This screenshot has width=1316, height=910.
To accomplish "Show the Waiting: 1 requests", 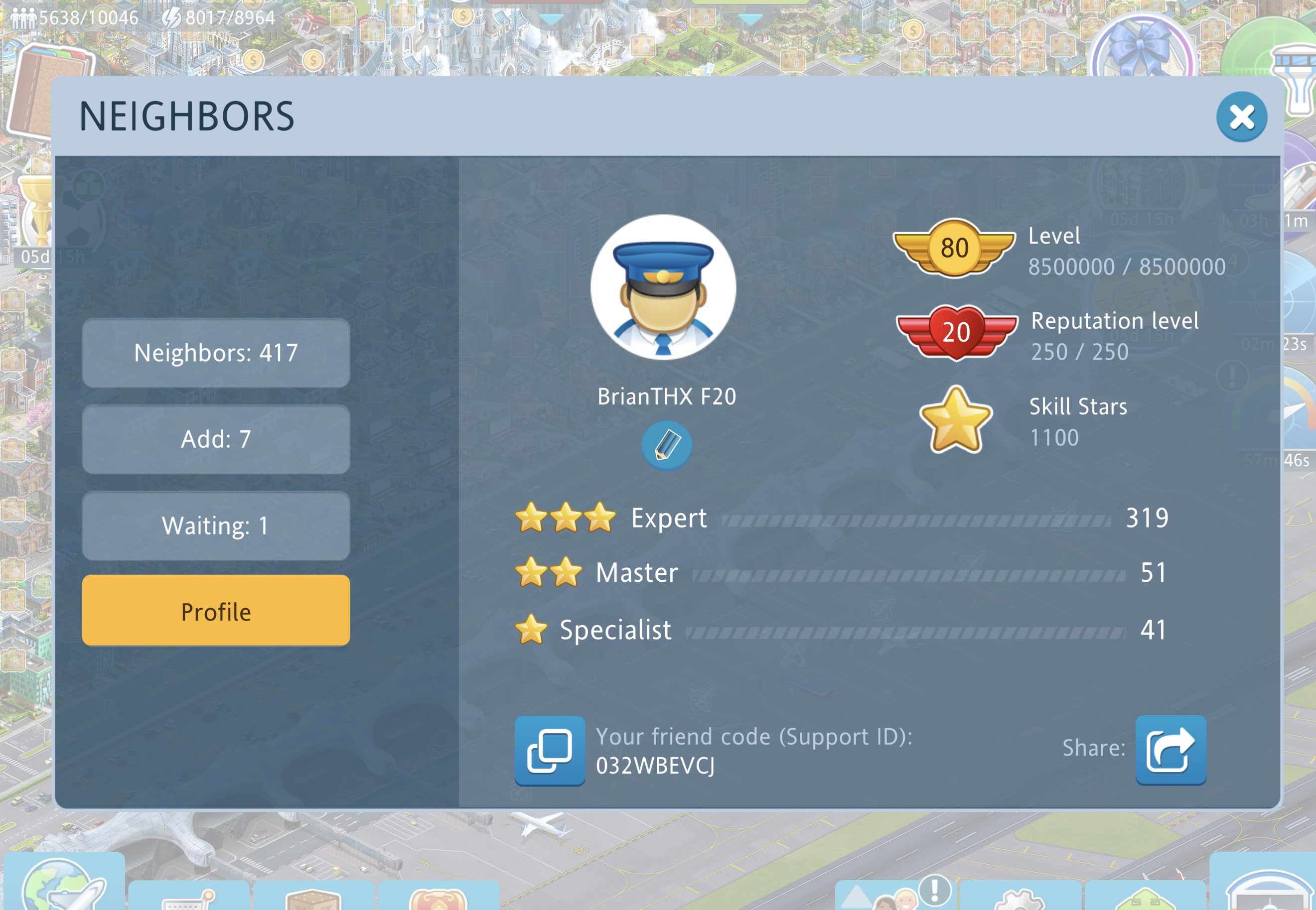I will tap(216, 525).
